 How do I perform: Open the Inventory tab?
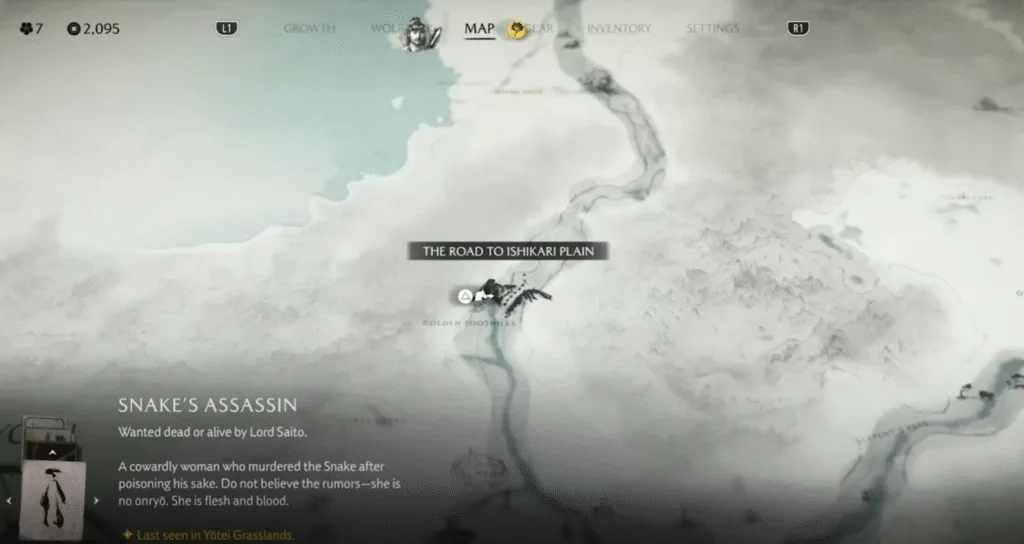(619, 28)
